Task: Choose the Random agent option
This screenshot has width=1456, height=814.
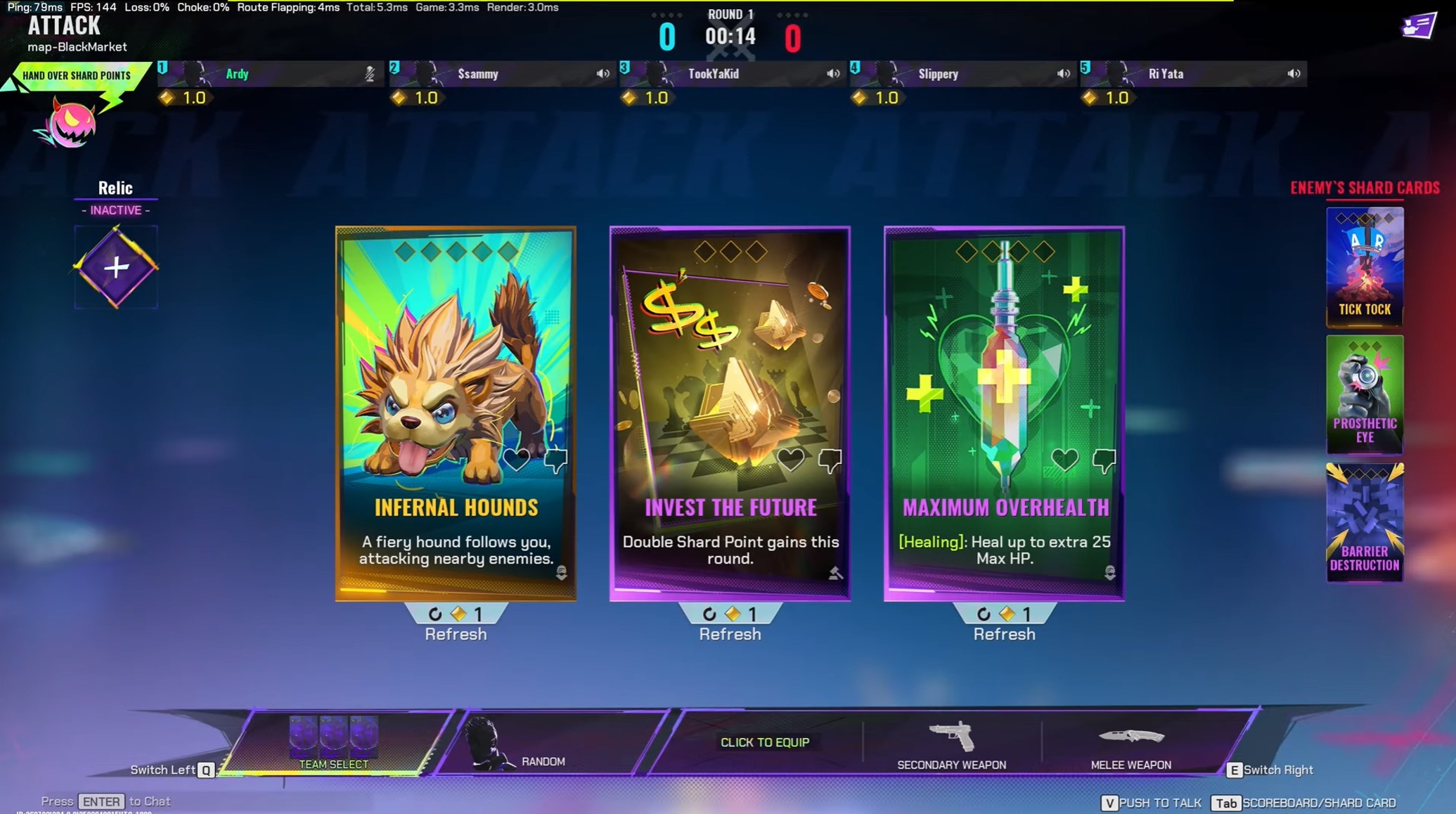Action: tap(543, 745)
